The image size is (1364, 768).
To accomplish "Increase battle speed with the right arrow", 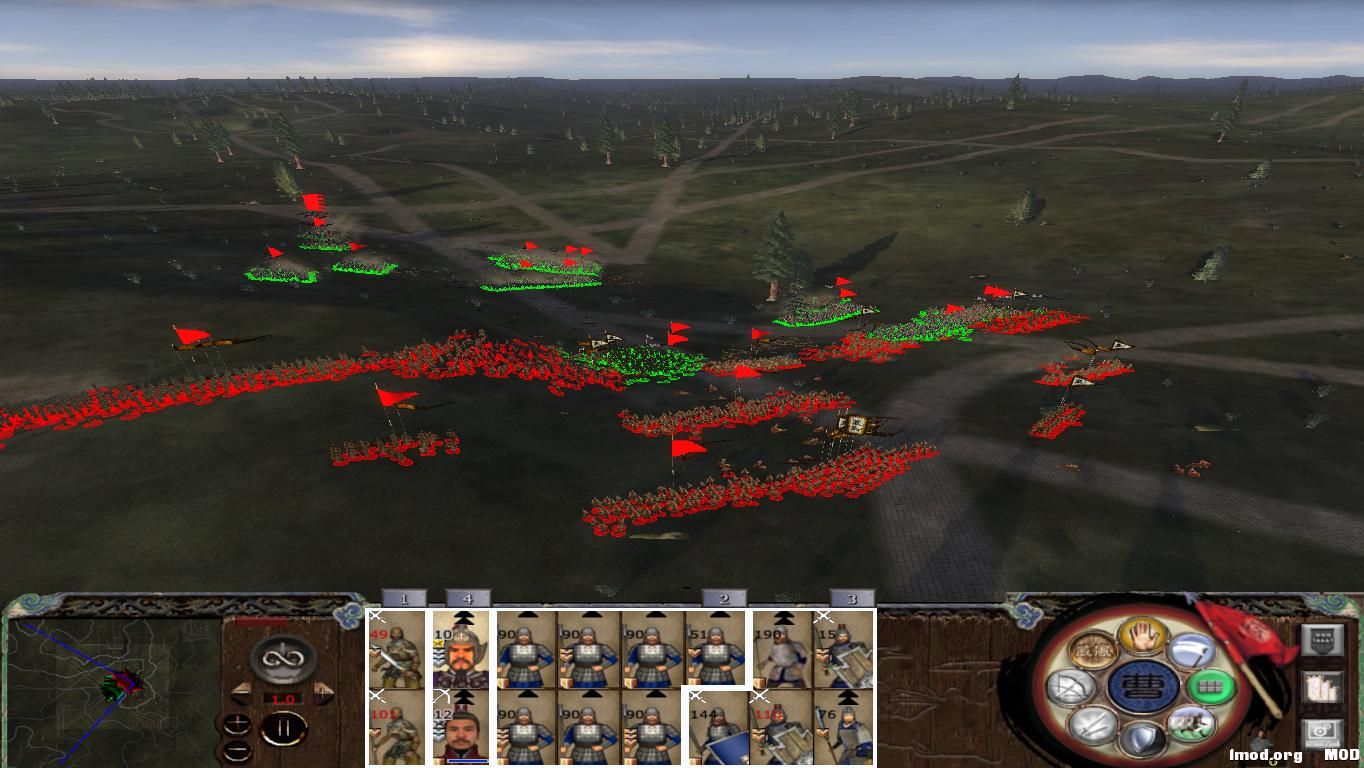I will (323, 692).
